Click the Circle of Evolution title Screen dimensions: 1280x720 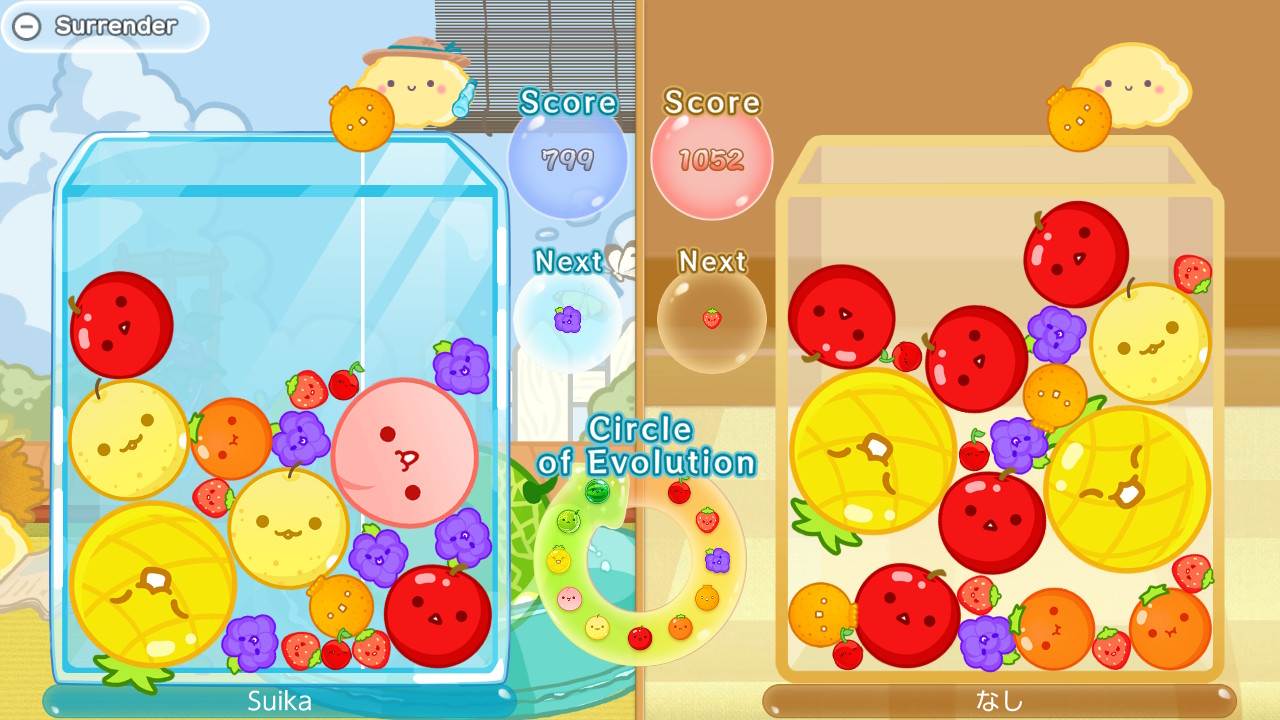[x=646, y=446]
